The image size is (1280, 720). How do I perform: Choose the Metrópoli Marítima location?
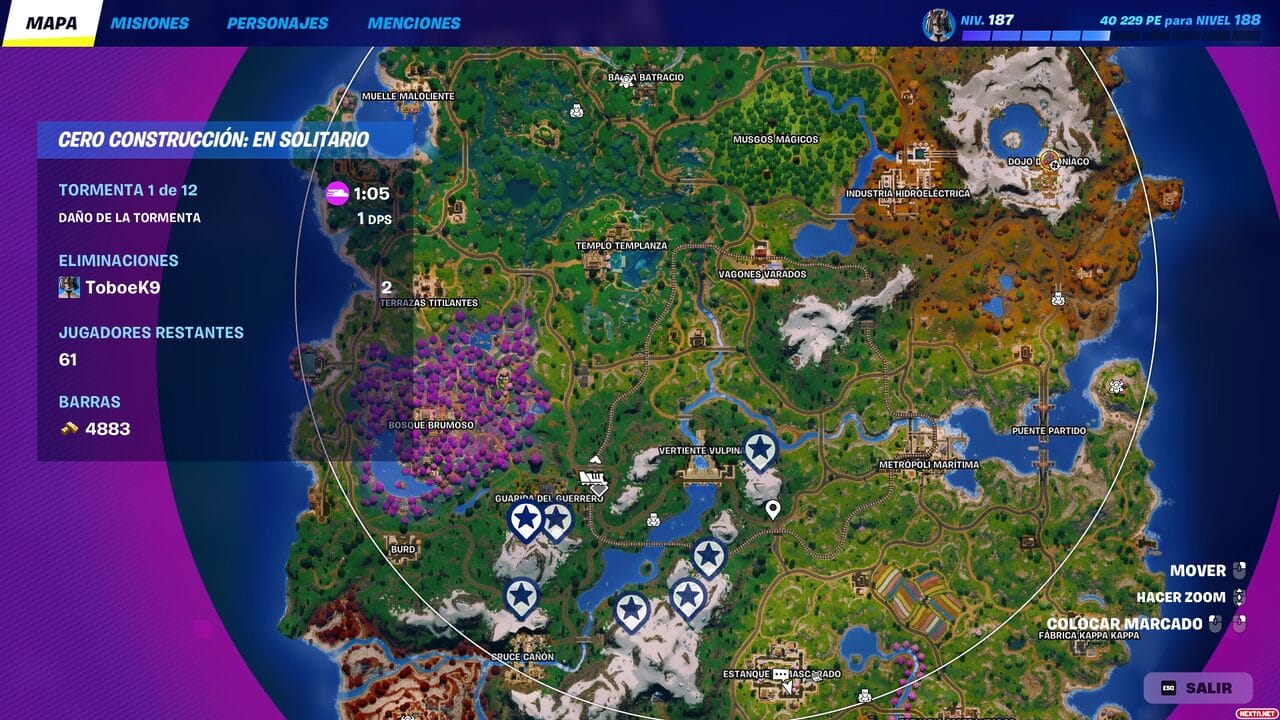[929, 465]
